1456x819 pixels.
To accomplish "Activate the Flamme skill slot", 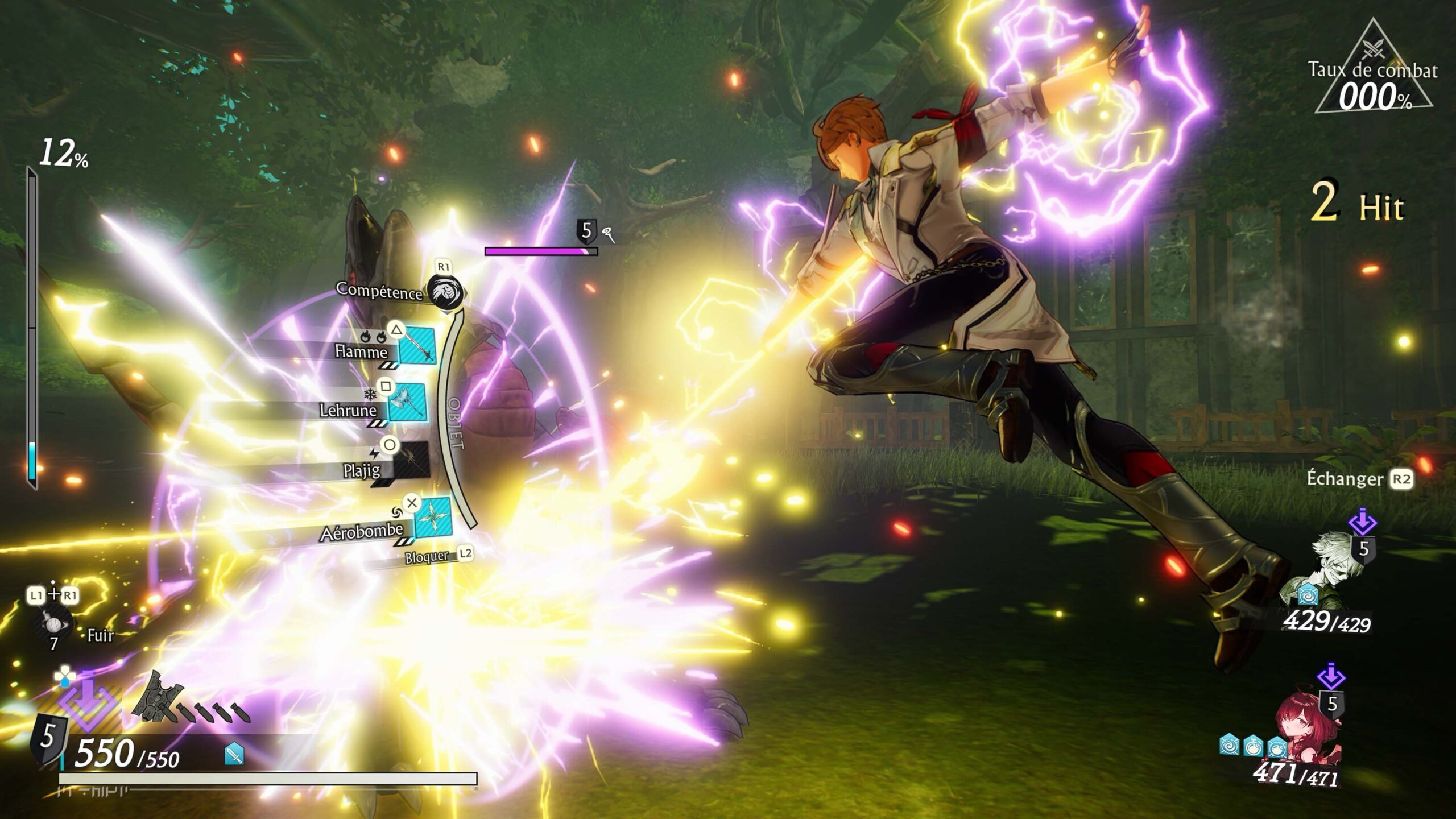I will pyautogui.click(x=417, y=345).
